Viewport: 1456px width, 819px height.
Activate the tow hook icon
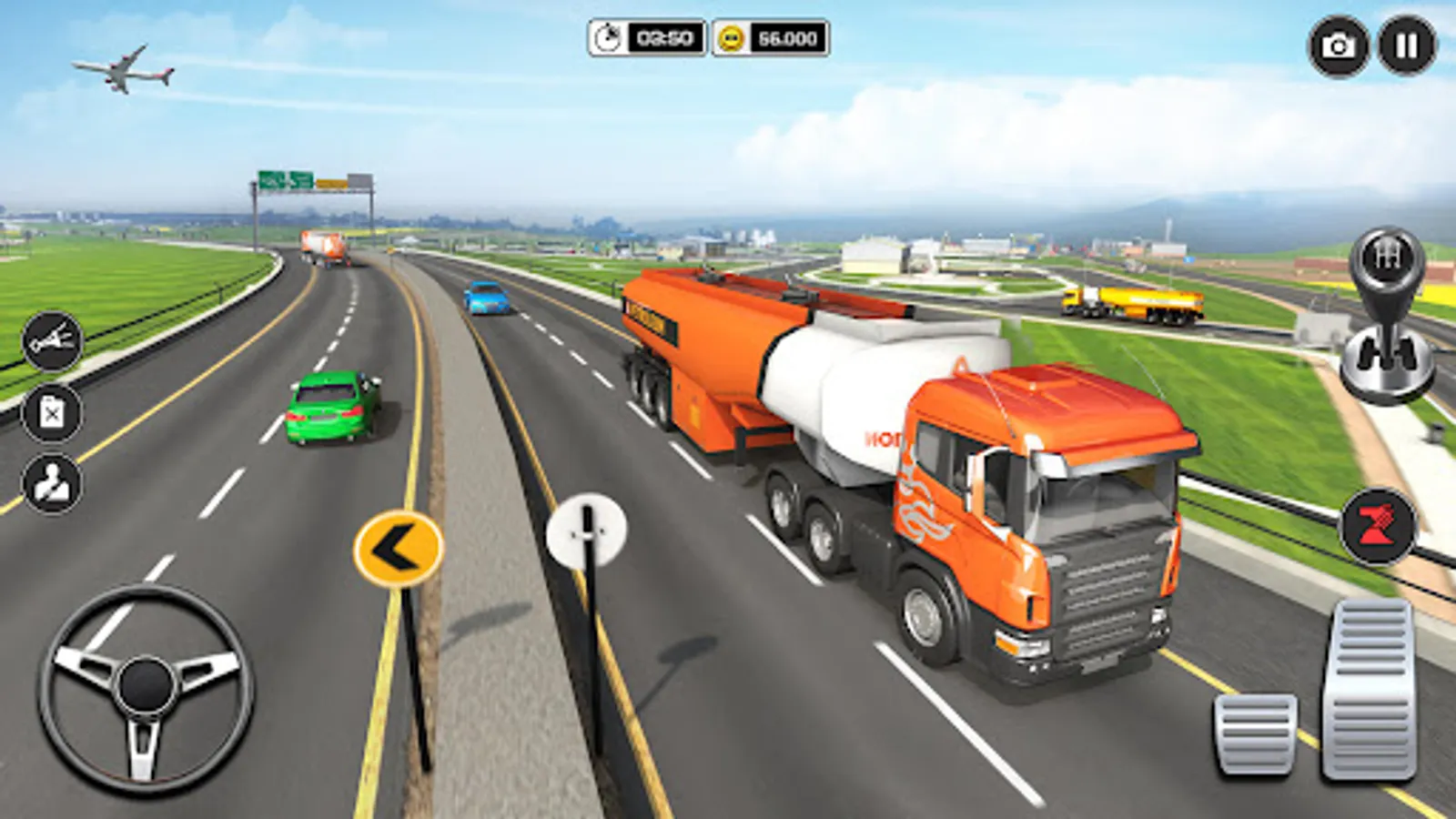click(x=52, y=341)
